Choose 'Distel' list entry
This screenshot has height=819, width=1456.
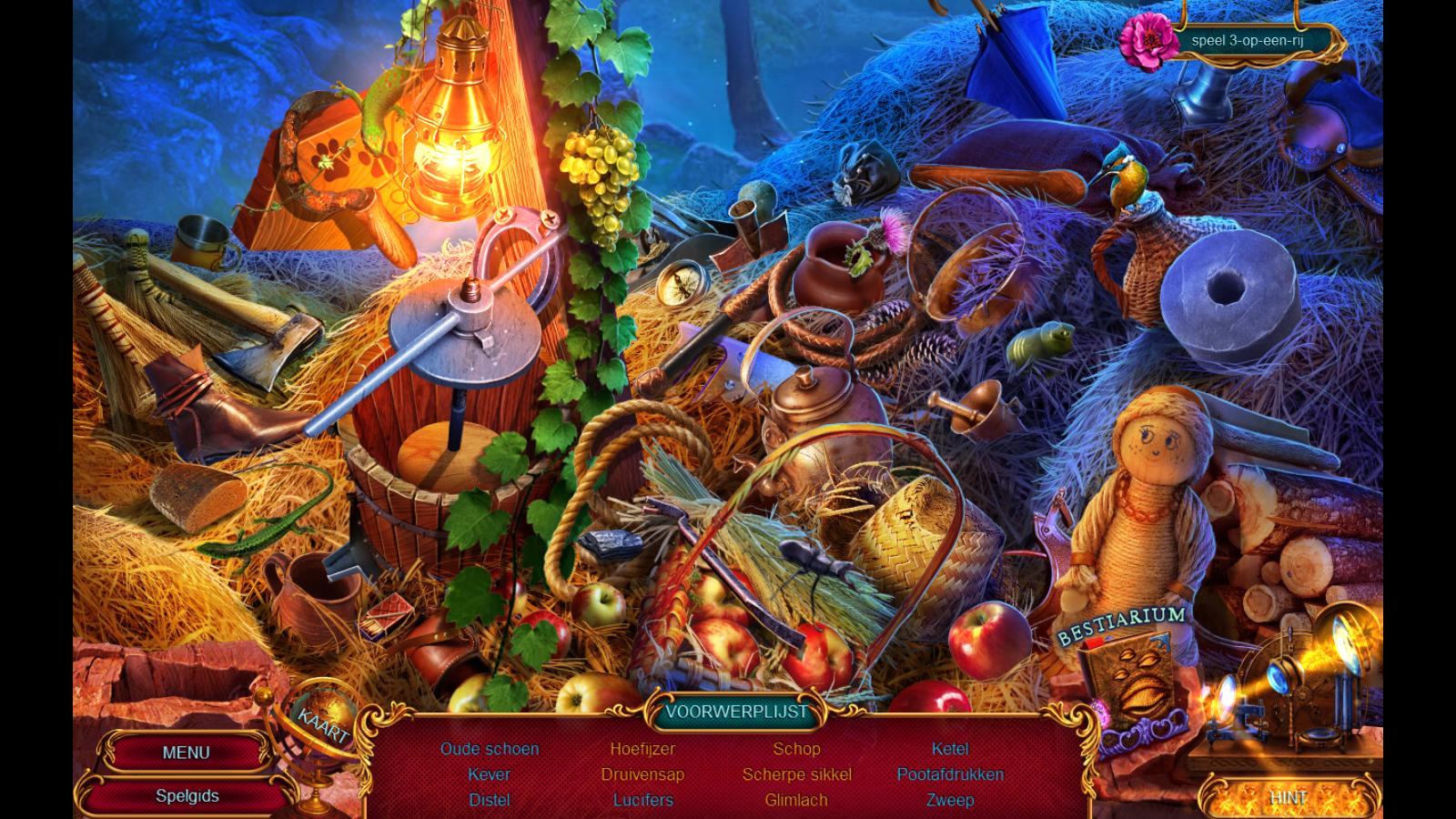click(490, 800)
